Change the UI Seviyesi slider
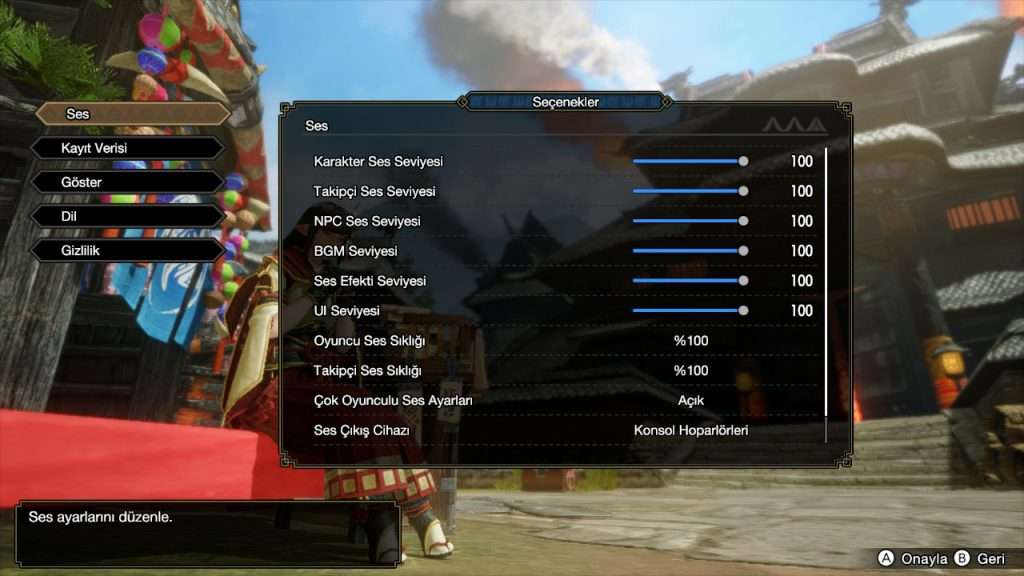 [x=689, y=311]
